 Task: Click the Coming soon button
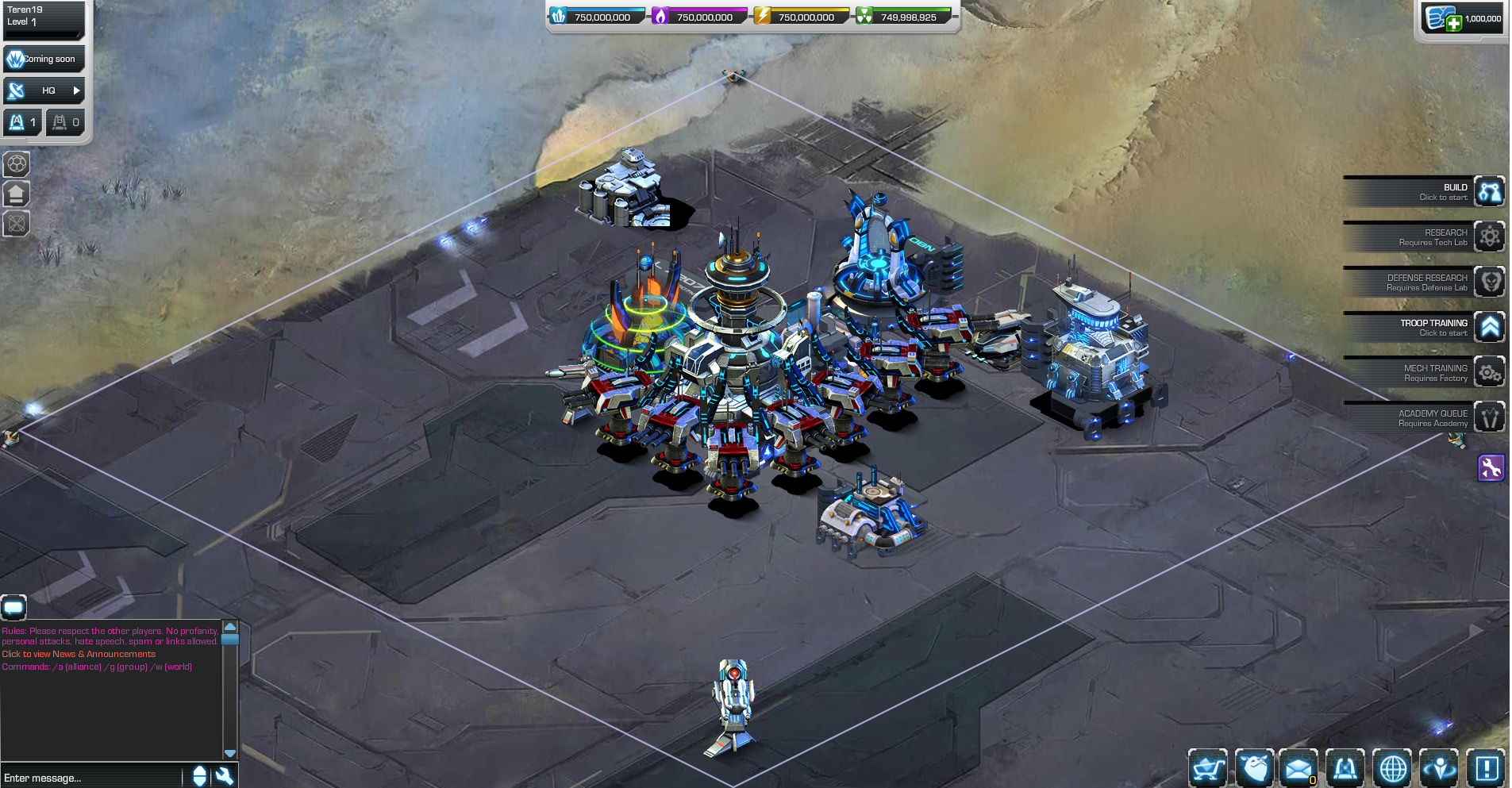pyautogui.click(x=44, y=59)
